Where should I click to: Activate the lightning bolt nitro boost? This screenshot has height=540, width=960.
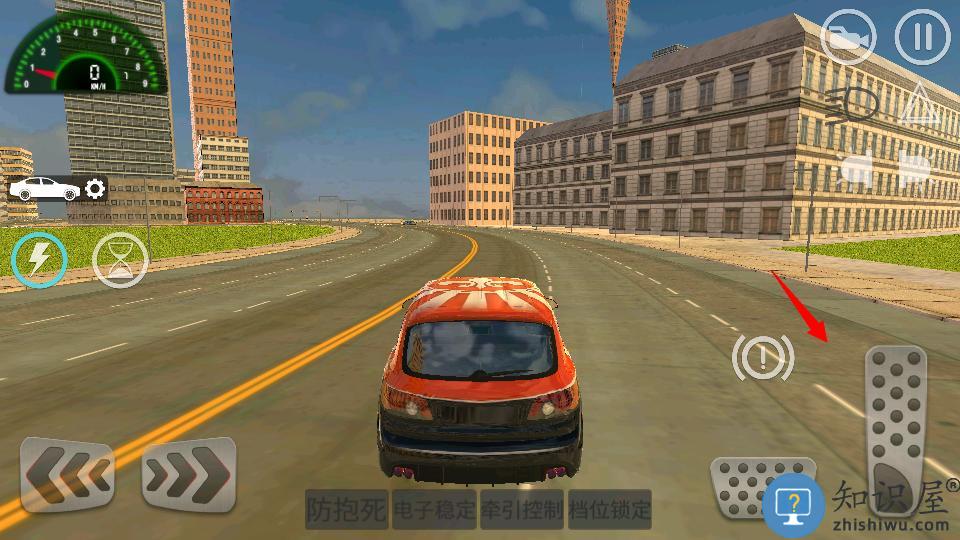[38, 260]
